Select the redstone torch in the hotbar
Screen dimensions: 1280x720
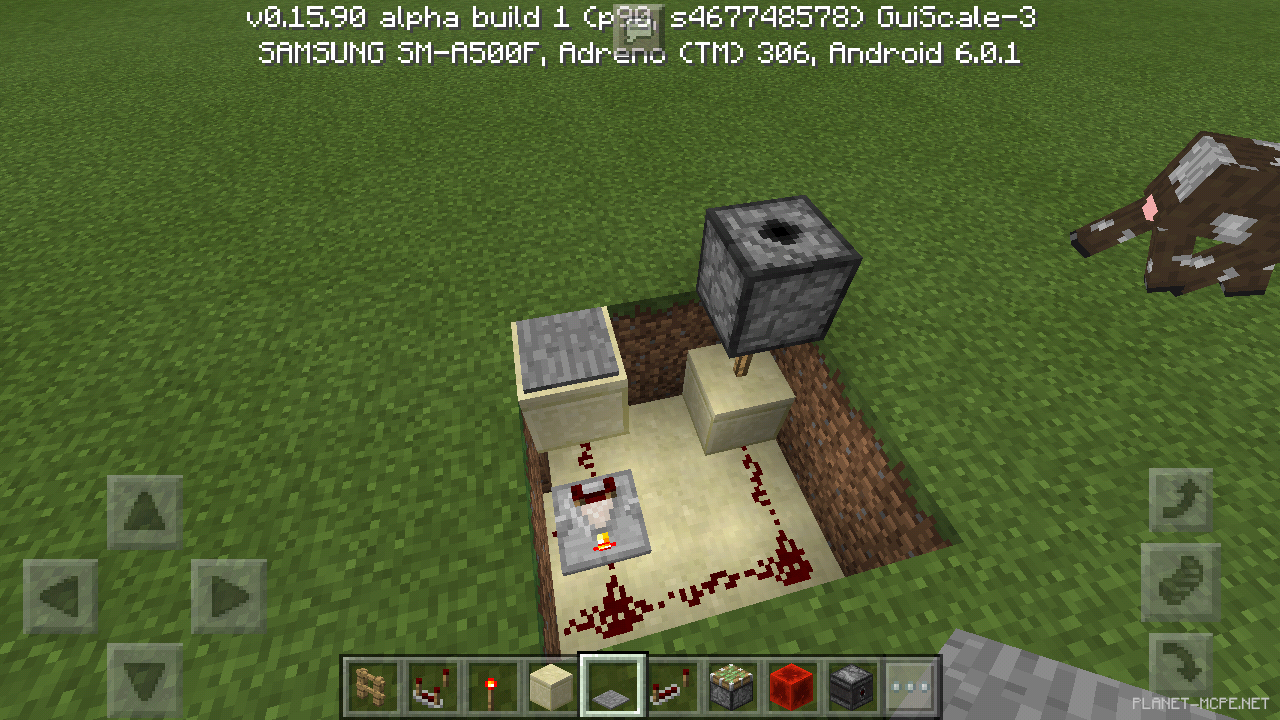click(x=491, y=685)
